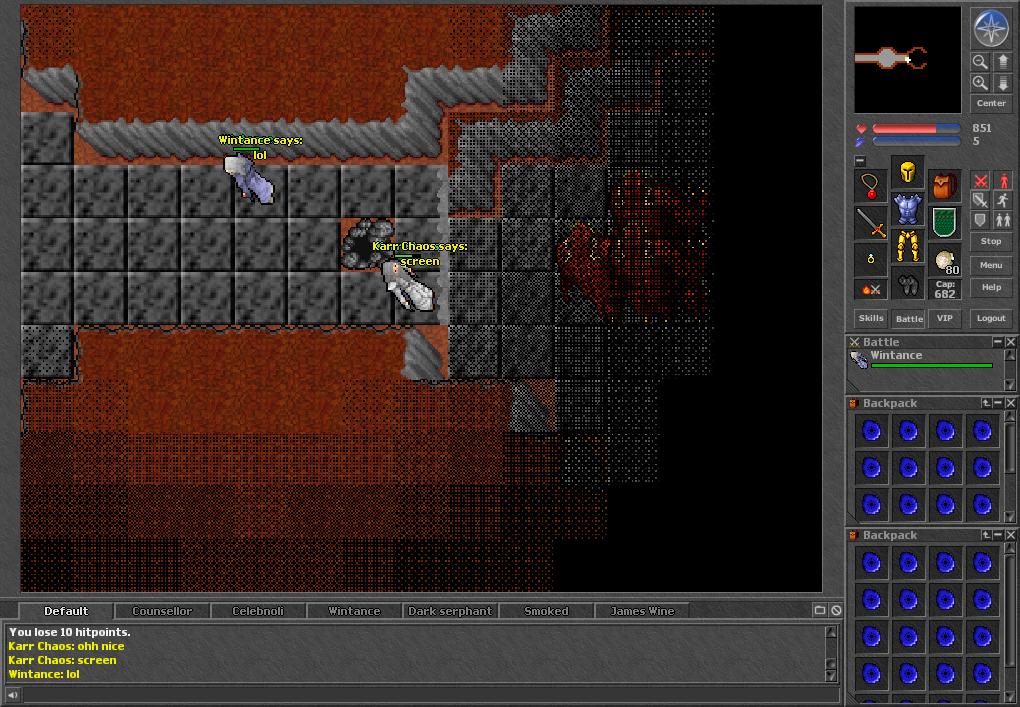1020x707 pixels.
Task: Select the sword weapon slot
Action: click(x=872, y=223)
